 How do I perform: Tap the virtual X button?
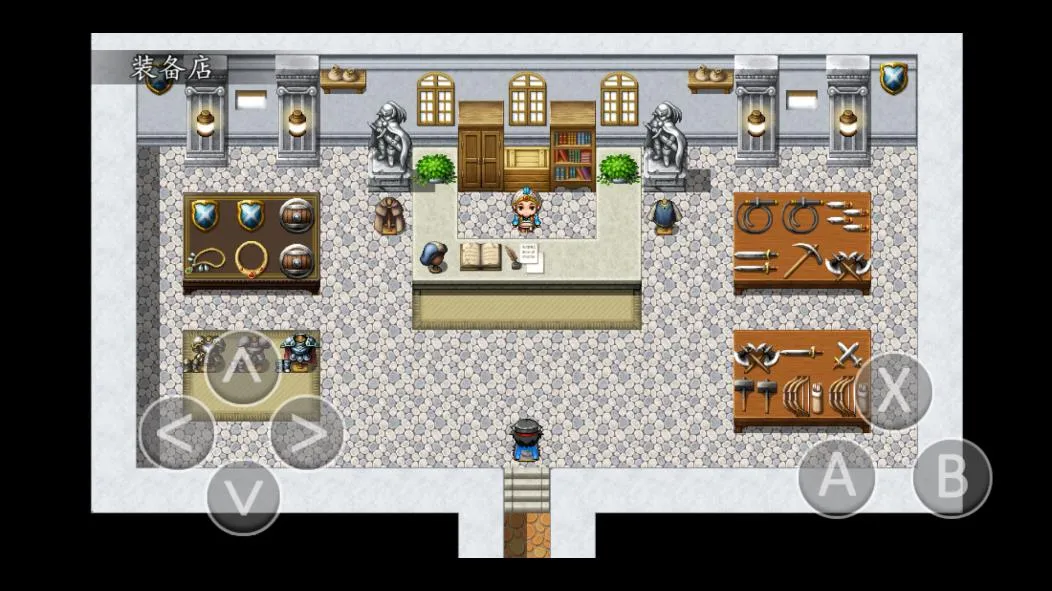pos(893,392)
